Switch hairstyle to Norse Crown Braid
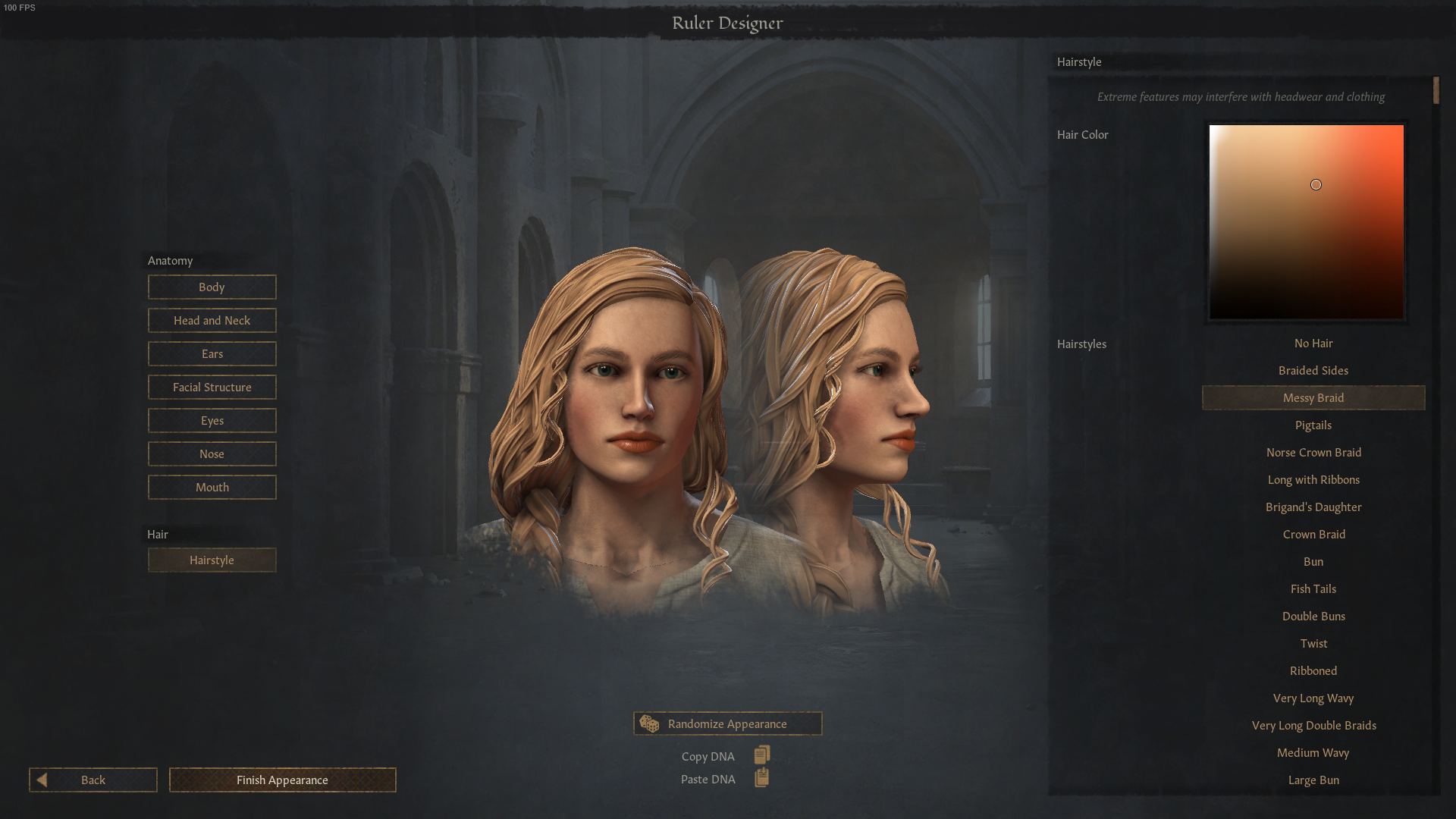This screenshot has width=1456, height=819. 1313,452
